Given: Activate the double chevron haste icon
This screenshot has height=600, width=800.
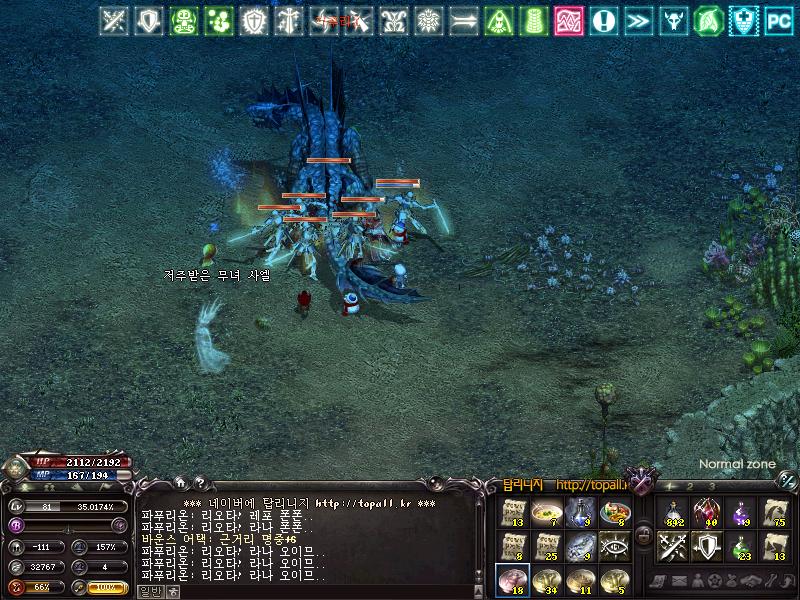Looking at the screenshot, I should click(638, 20).
